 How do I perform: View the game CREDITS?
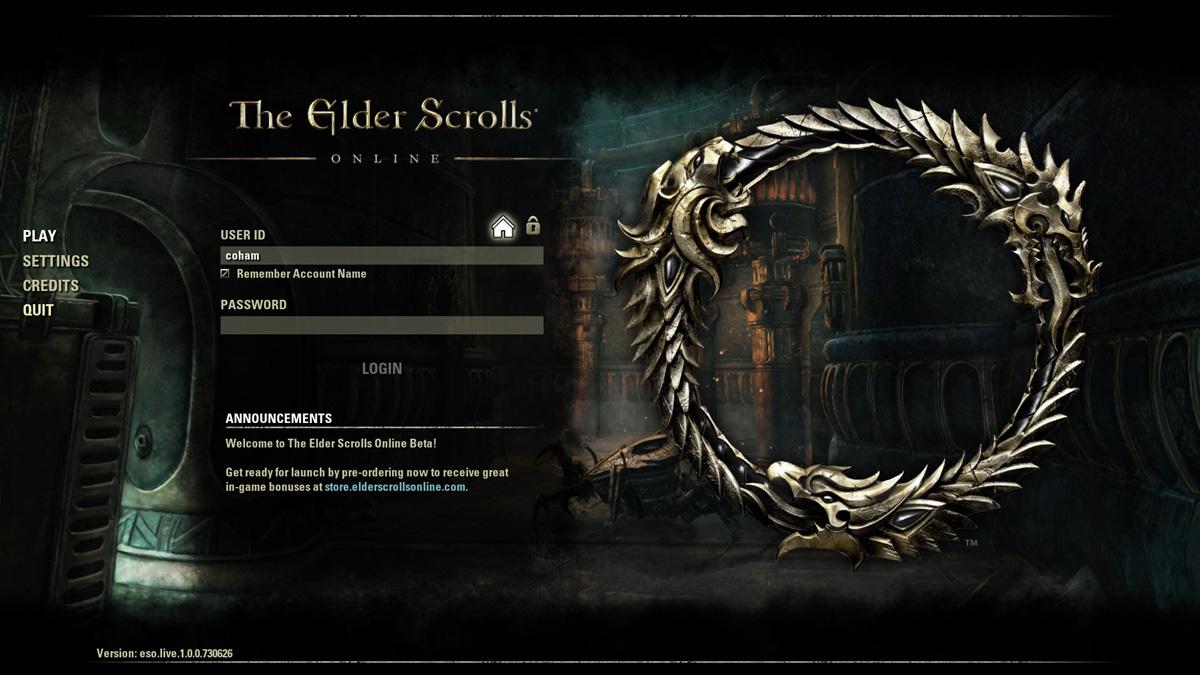[x=51, y=285]
